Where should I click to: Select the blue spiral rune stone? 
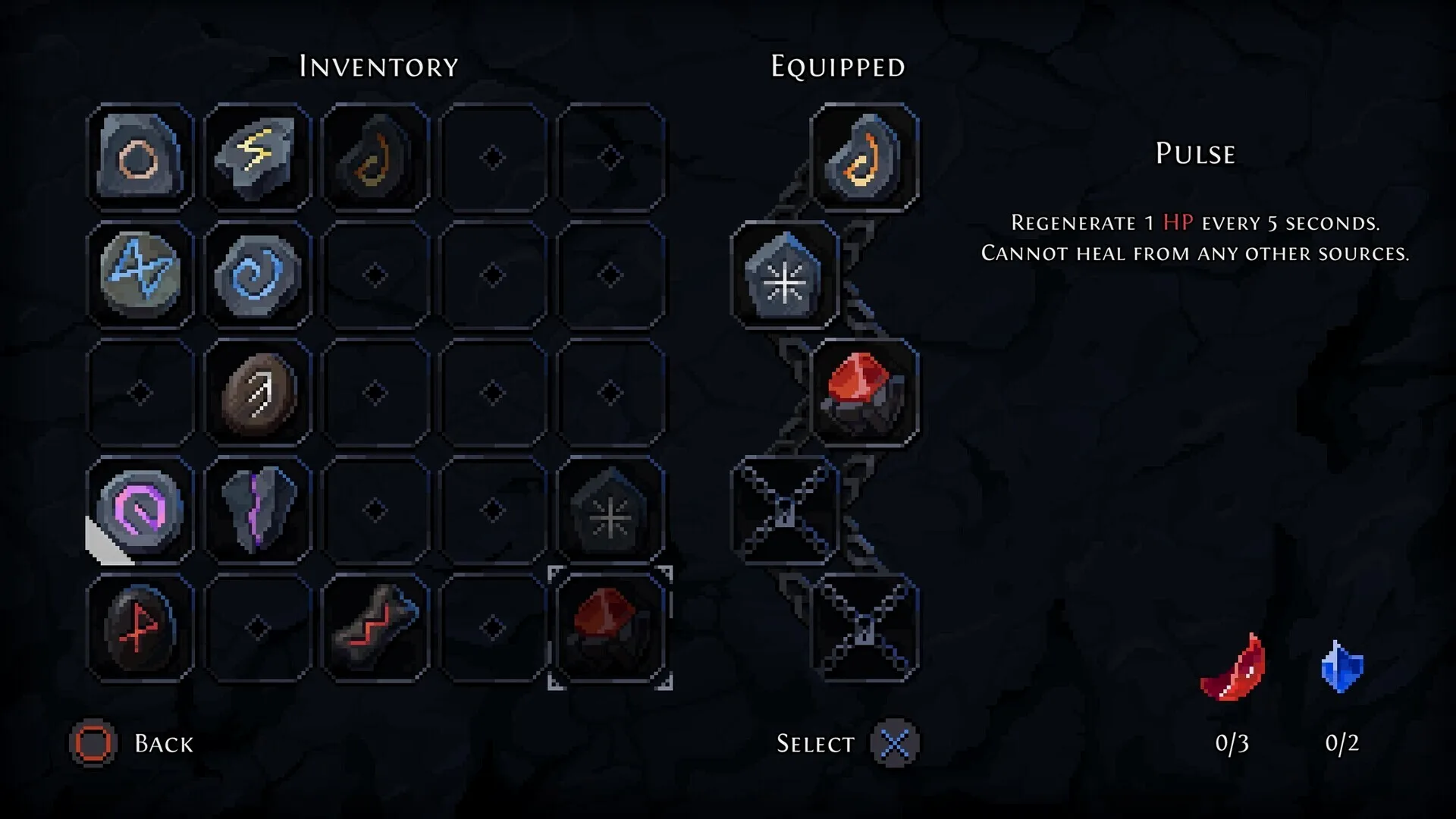point(258,275)
